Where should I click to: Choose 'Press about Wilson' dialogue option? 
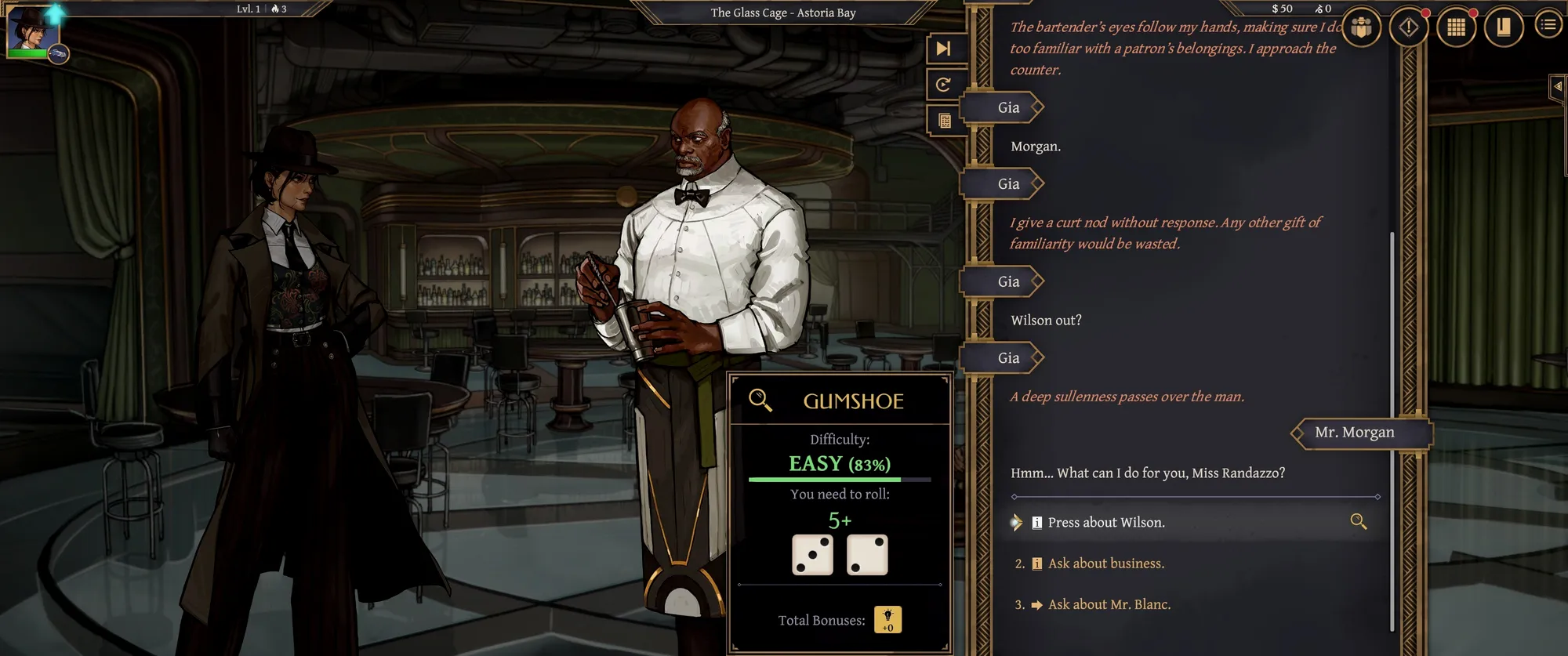1105,523
